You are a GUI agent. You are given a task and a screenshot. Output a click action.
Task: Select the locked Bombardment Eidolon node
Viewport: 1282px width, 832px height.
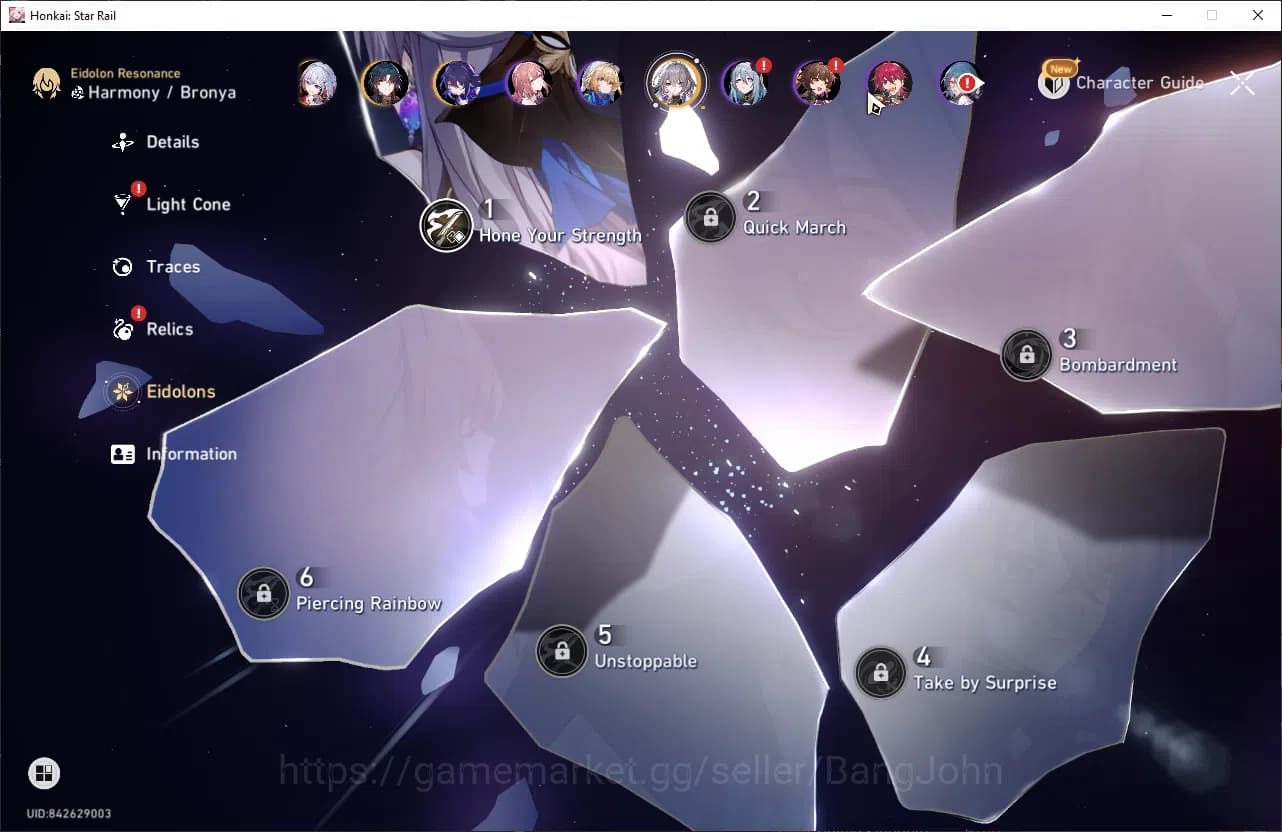click(1026, 353)
